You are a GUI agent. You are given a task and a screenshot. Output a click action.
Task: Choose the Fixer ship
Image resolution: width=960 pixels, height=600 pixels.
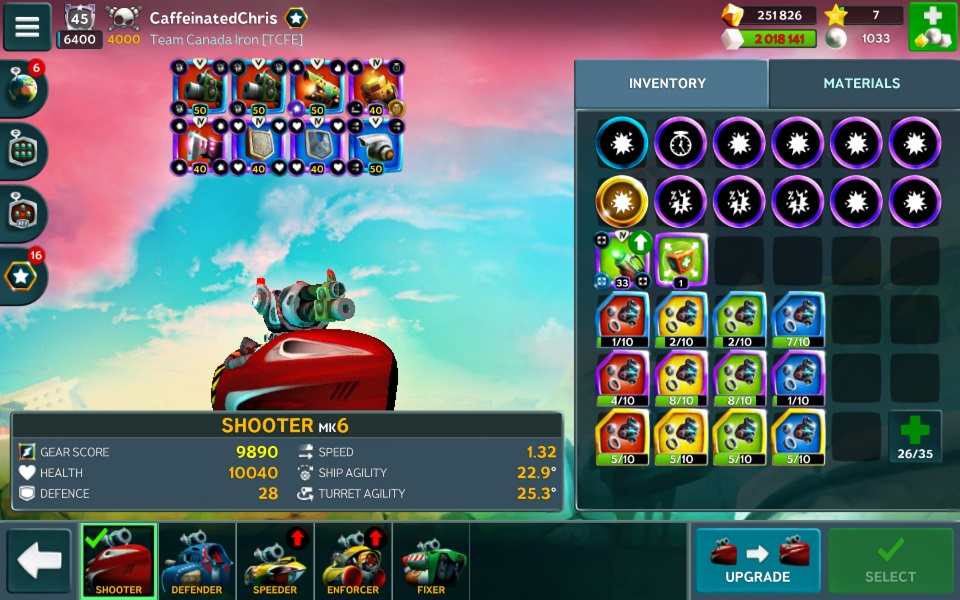(x=431, y=561)
